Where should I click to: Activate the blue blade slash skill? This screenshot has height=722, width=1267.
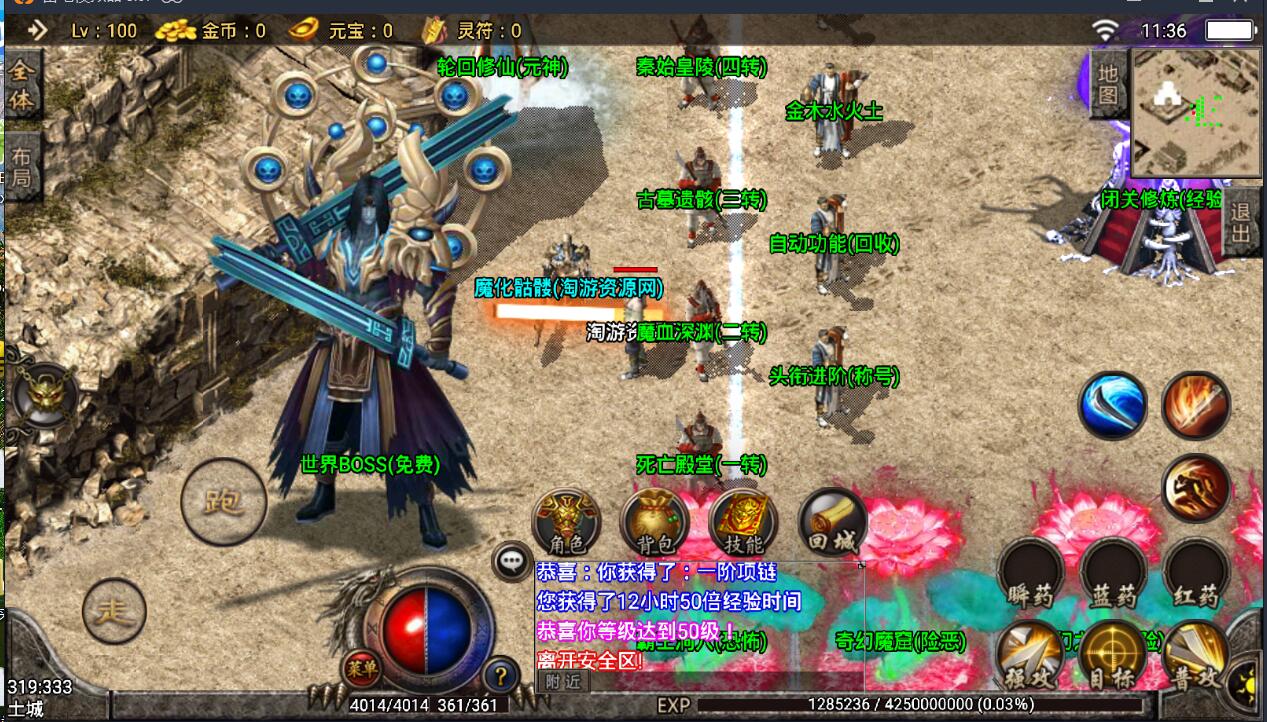[x=1112, y=406]
